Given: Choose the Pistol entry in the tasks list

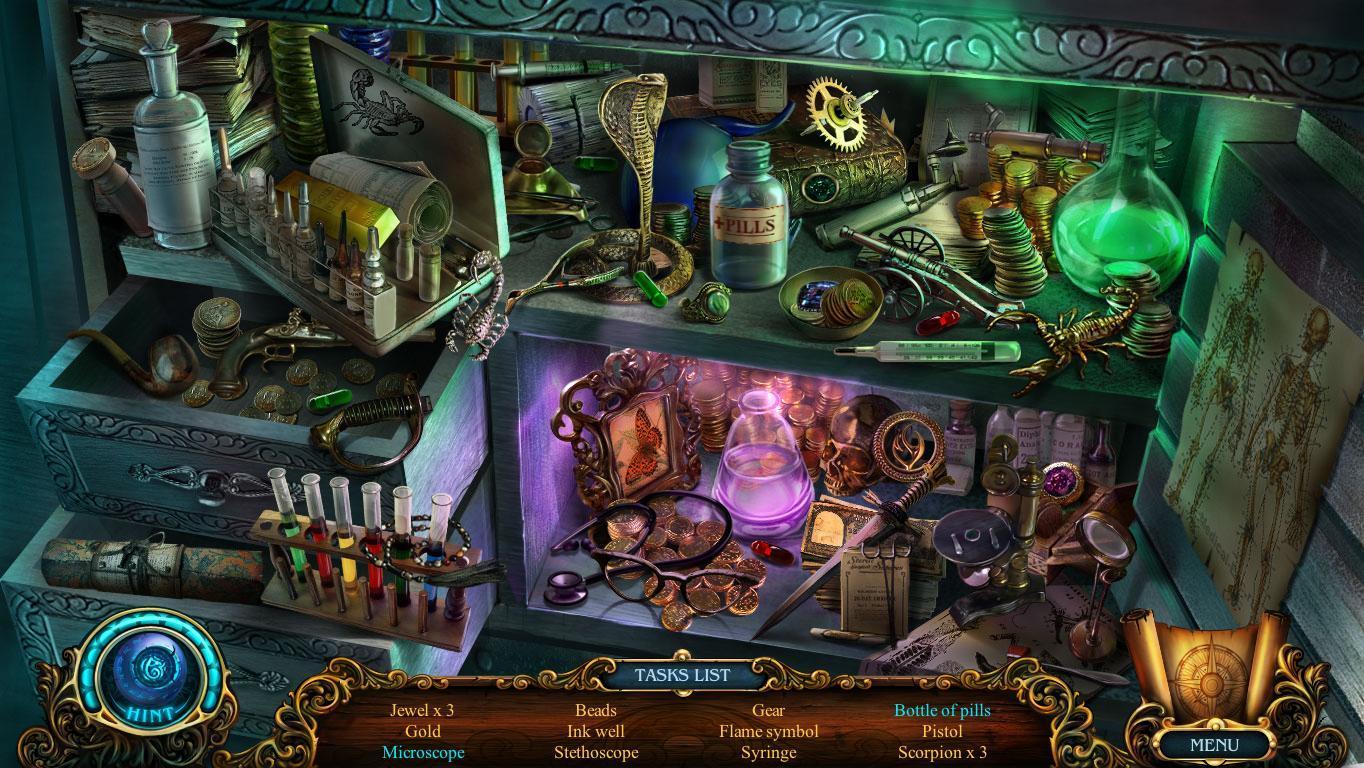Looking at the screenshot, I should point(942,732).
